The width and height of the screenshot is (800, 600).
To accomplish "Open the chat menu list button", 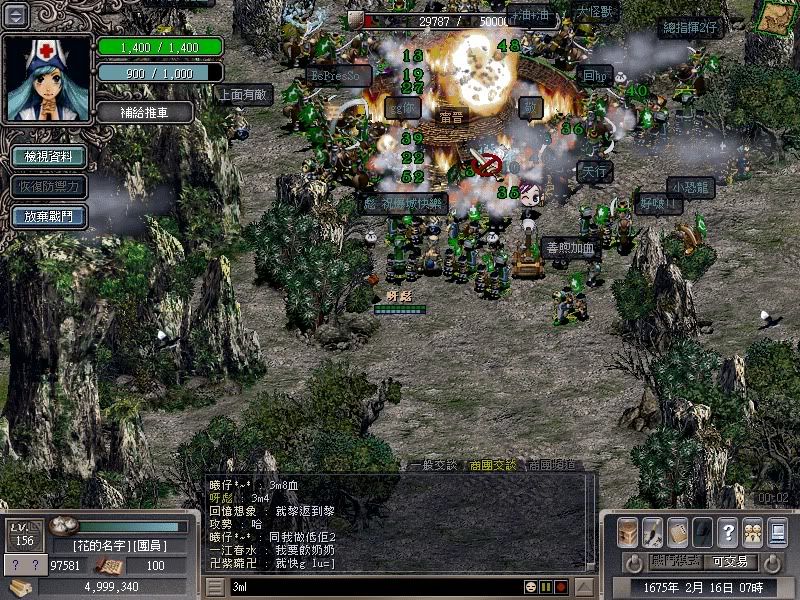I will tap(215, 586).
